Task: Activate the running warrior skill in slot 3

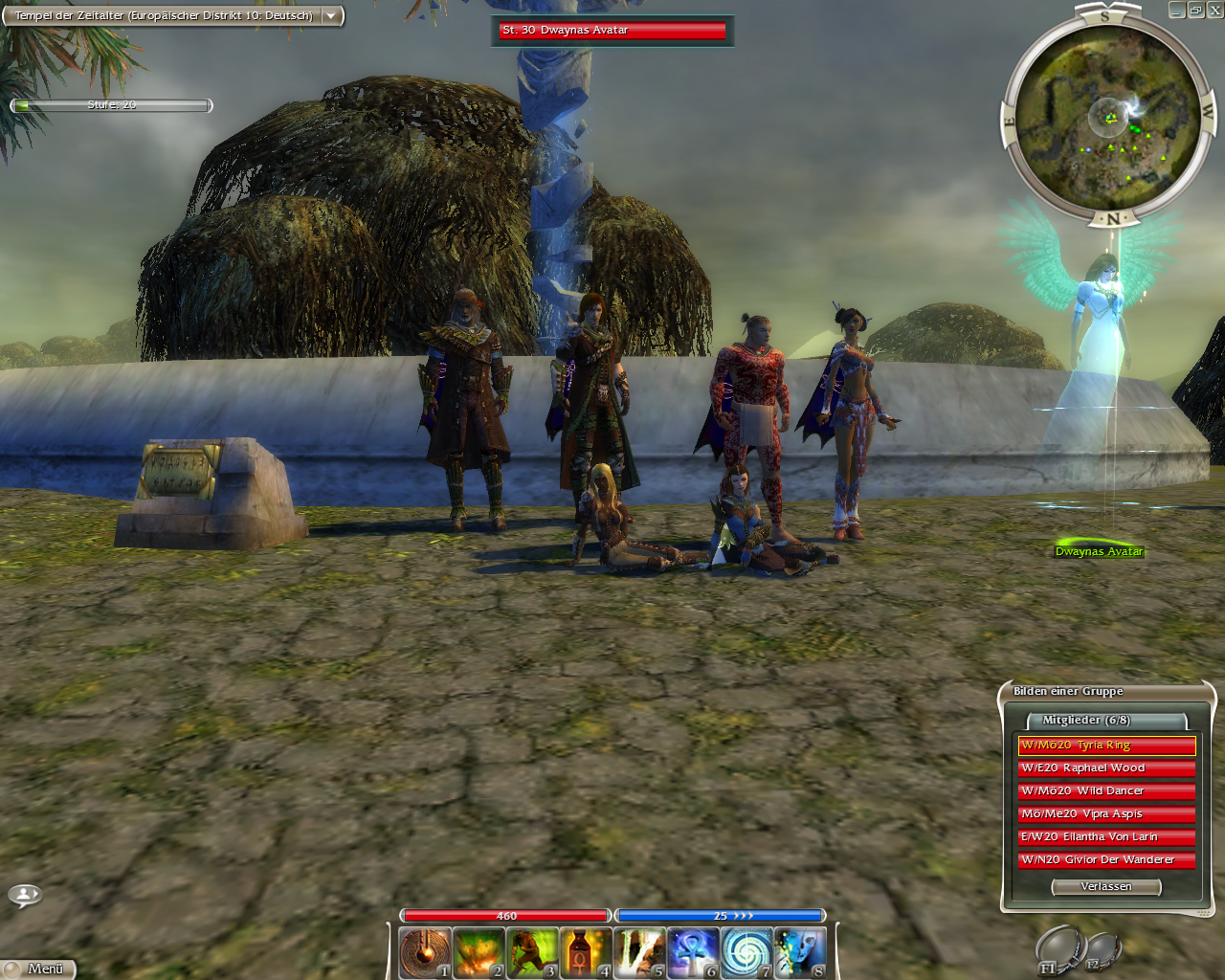Action: pos(531,952)
